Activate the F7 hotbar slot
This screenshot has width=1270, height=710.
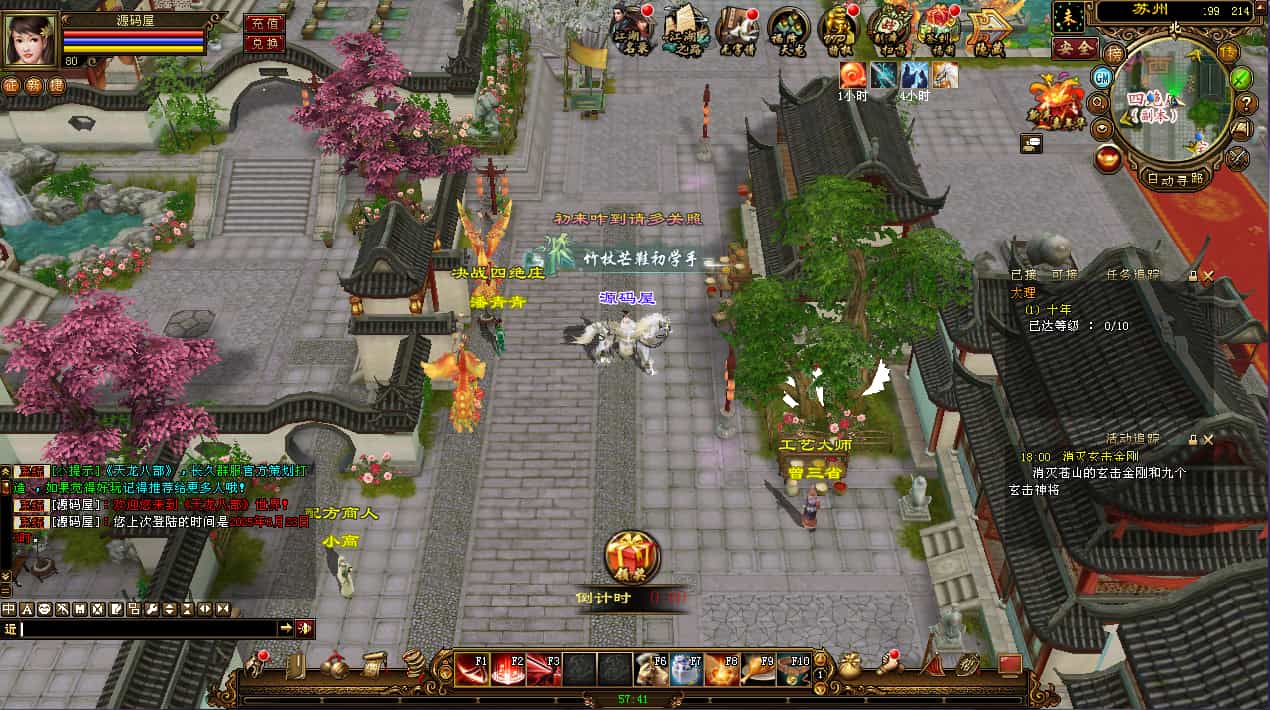[x=686, y=669]
